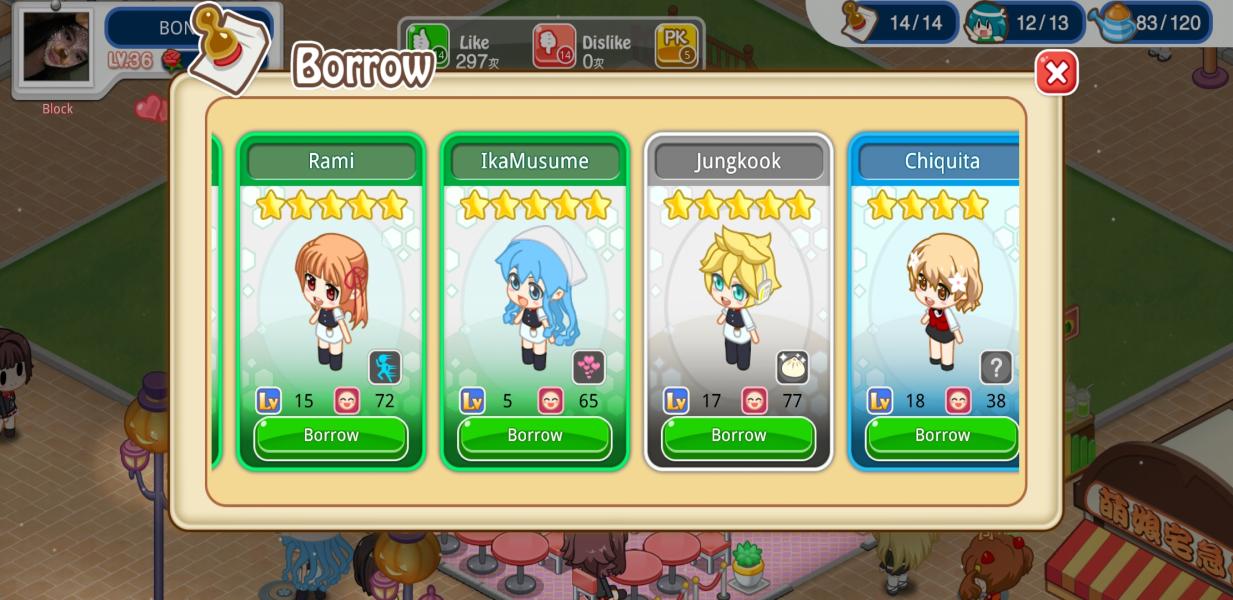Close the Borrow window
This screenshot has height=600, width=1233.
(1056, 73)
